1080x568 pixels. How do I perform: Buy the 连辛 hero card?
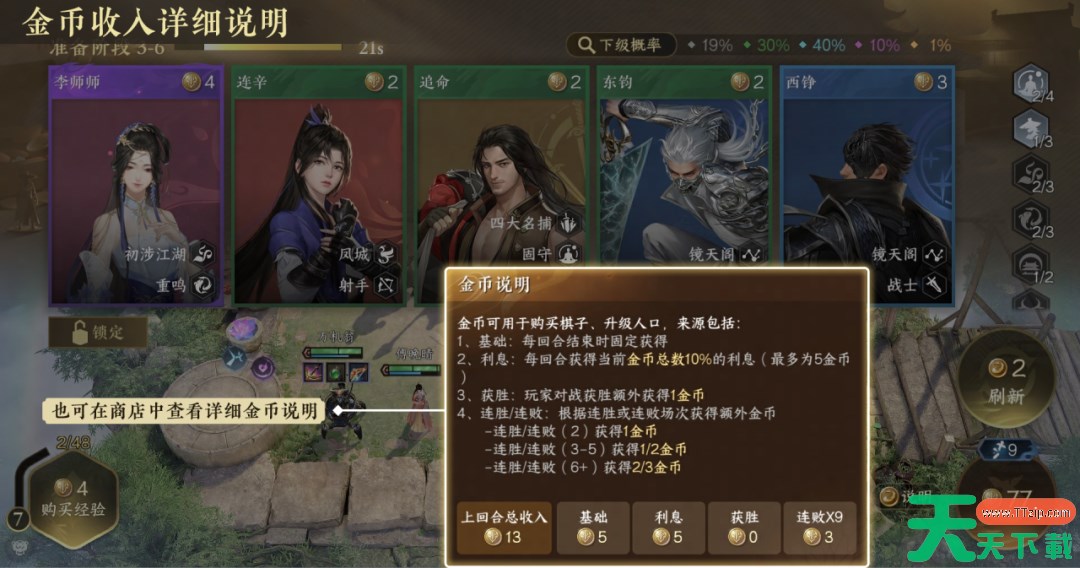click(318, 187)
